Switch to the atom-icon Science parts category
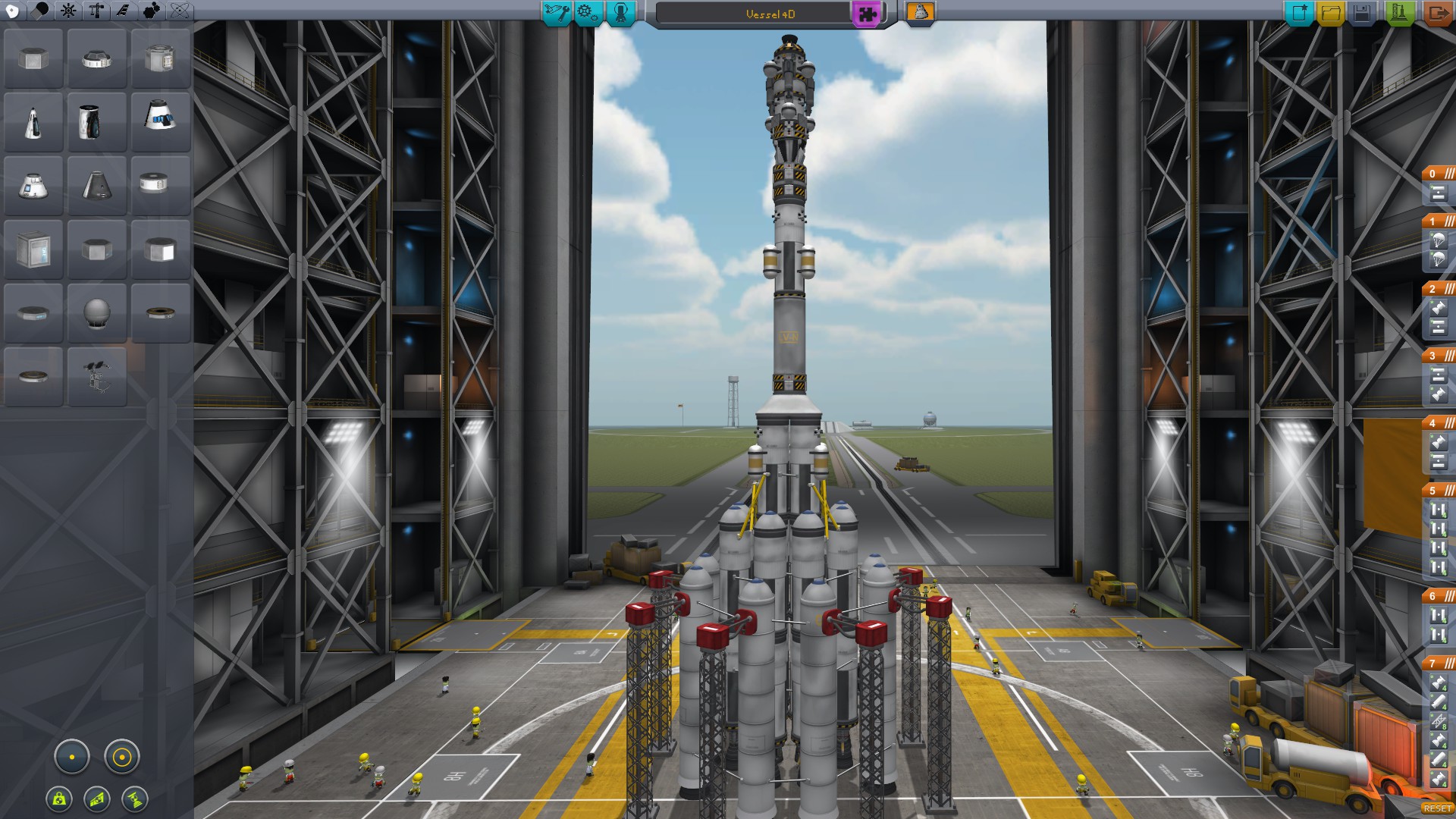The width and height of the screenshot is (1456, 819). (180, 11)
